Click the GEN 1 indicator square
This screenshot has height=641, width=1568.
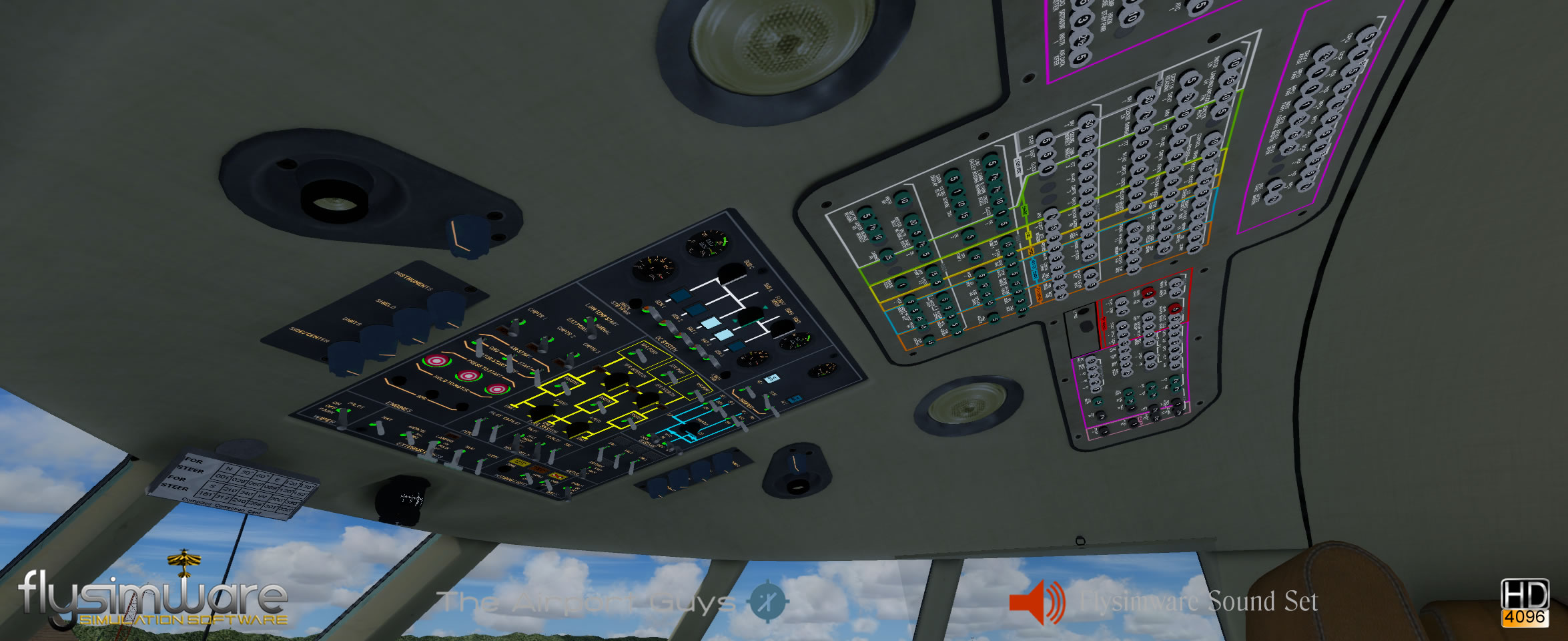pos(680,295)
